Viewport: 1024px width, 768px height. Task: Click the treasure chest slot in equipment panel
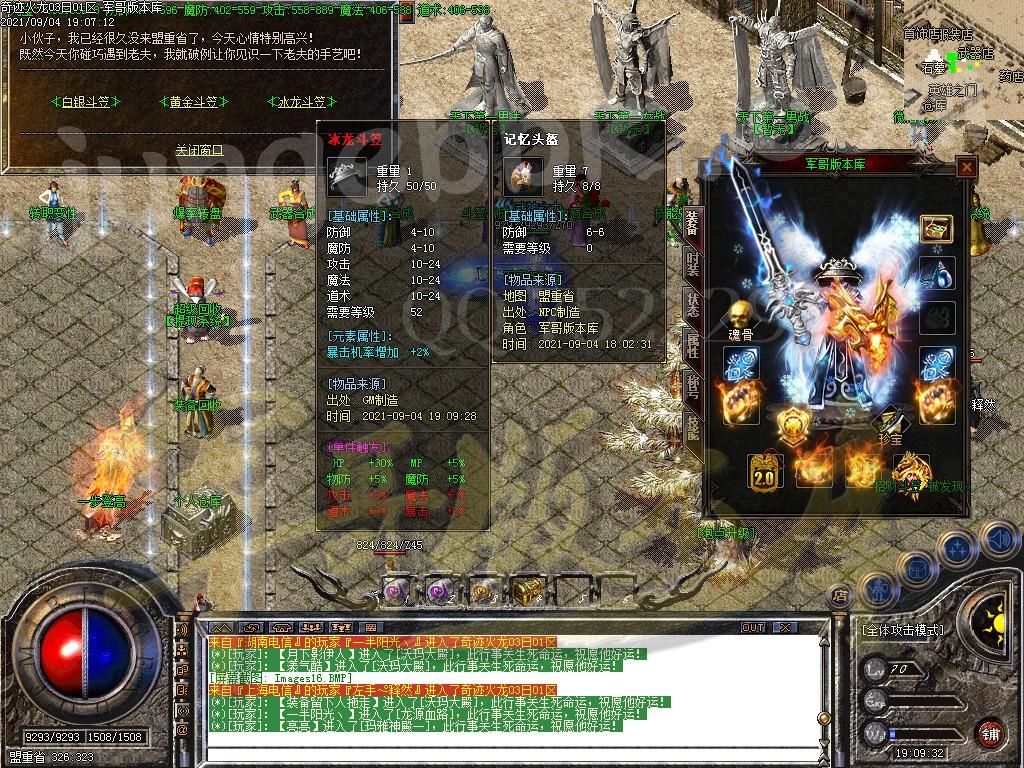click(936, 228)
